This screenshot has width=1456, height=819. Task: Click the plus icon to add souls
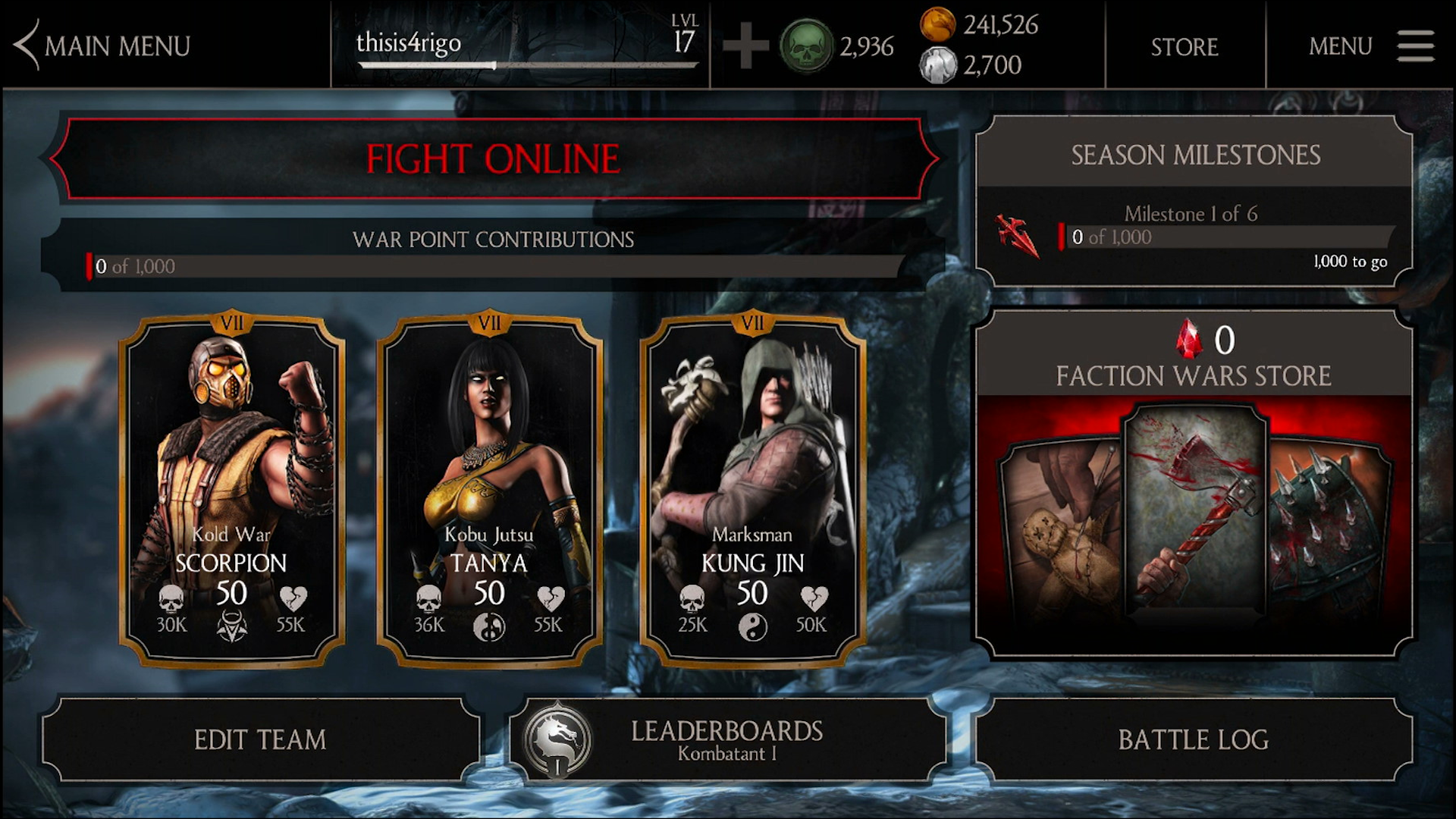(745, 46)
